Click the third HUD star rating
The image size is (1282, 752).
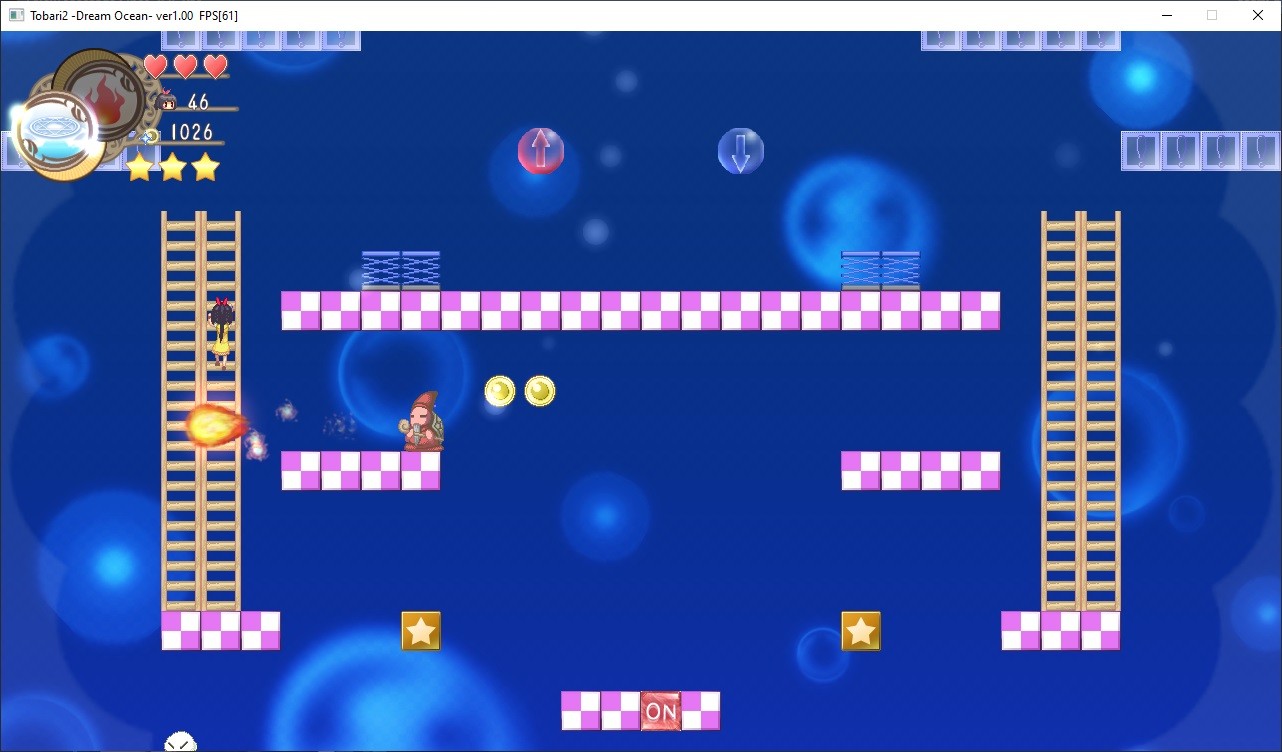[x=203, y=168]
